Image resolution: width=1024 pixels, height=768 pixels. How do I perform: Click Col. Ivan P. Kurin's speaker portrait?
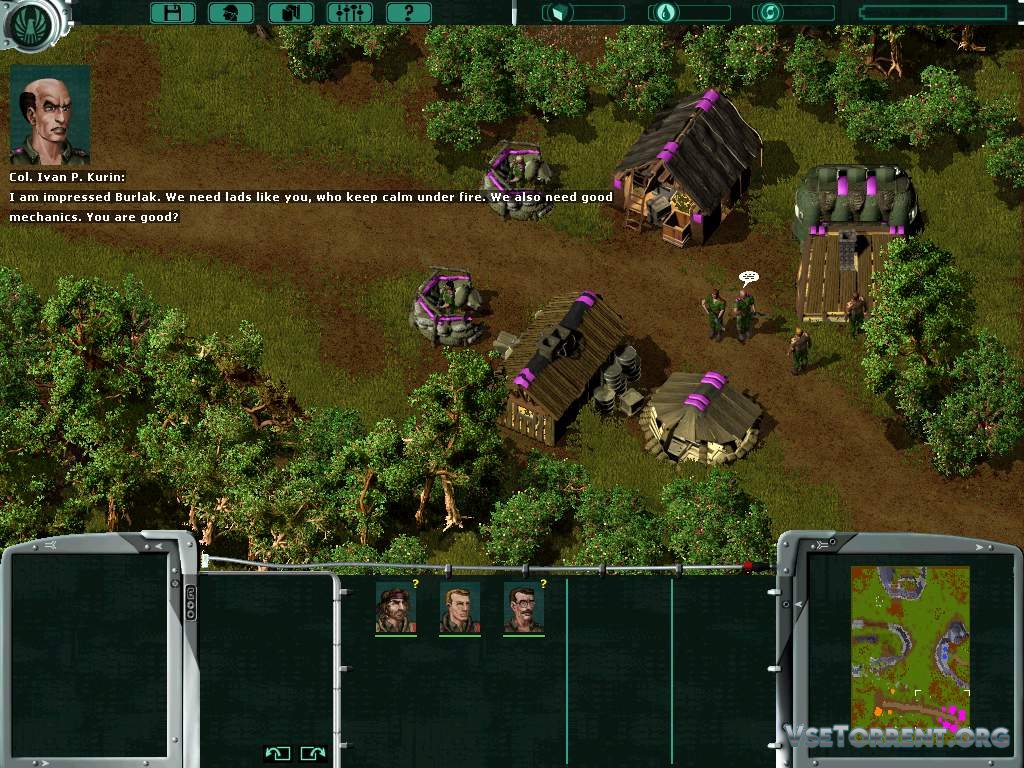click(50, 115)
